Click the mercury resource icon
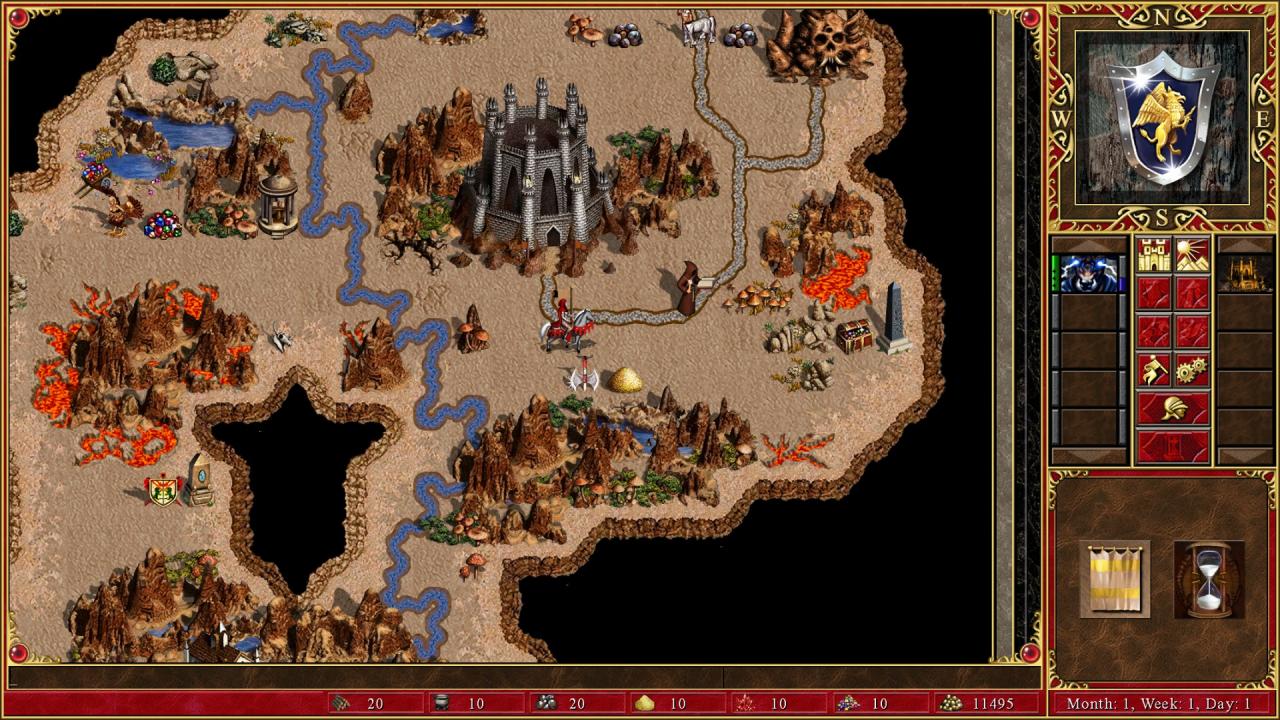 pos(440,703)
